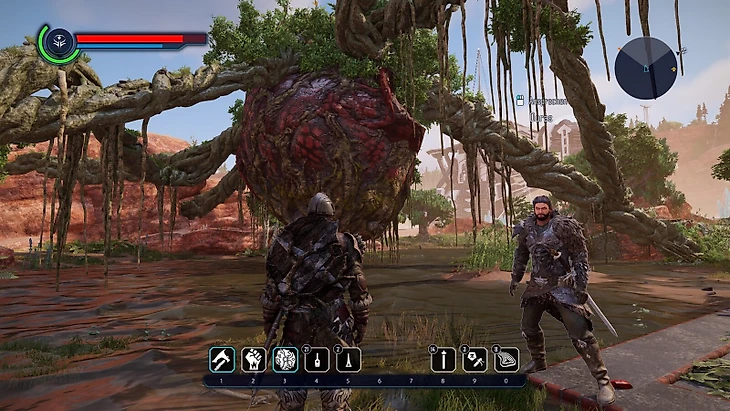Use the narrow flask in hotbar slot 5
Viewport: 730px width, 411px height.
point(347,359)
